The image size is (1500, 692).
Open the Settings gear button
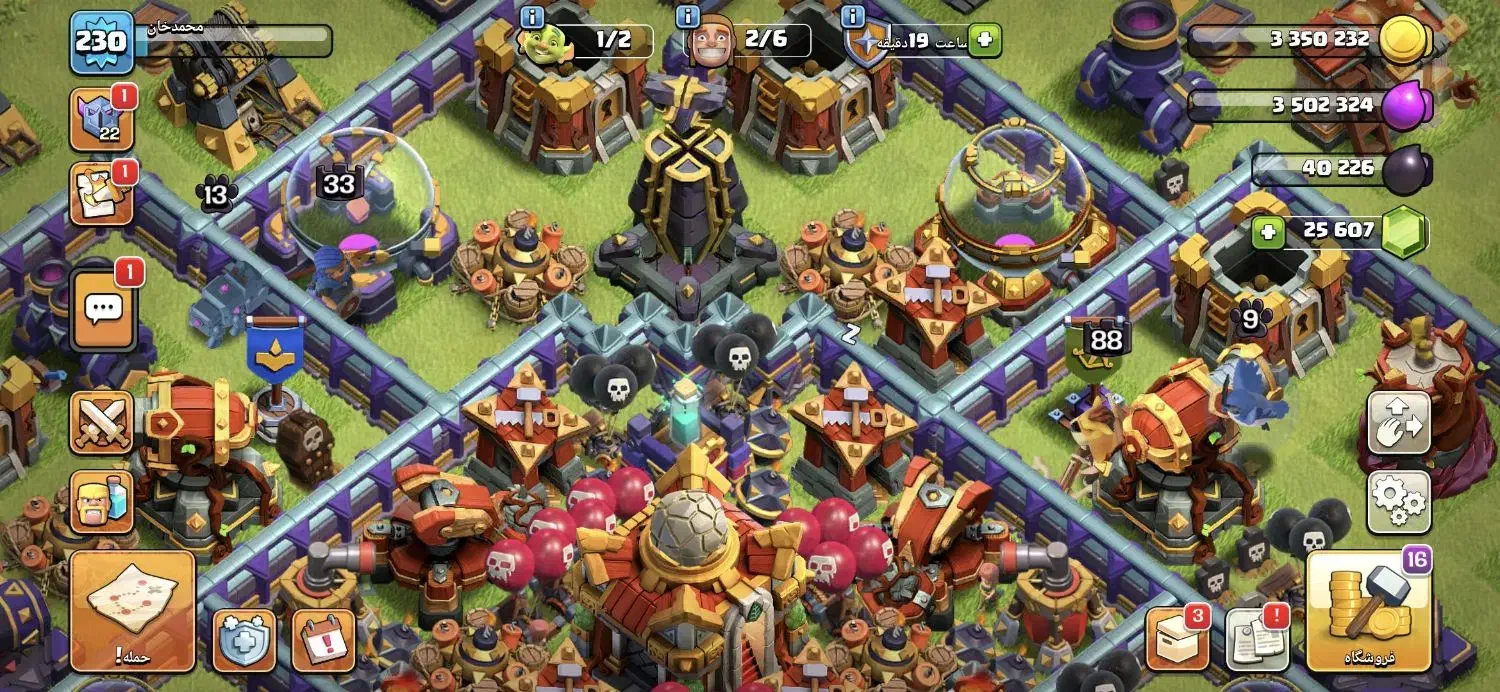click(1399, 502)
